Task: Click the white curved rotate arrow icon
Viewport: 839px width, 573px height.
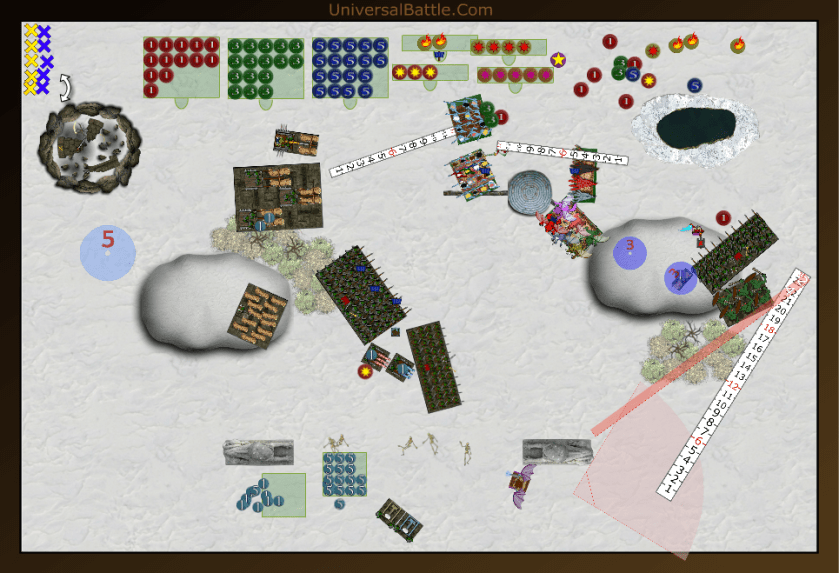Action: click(66, 87)
